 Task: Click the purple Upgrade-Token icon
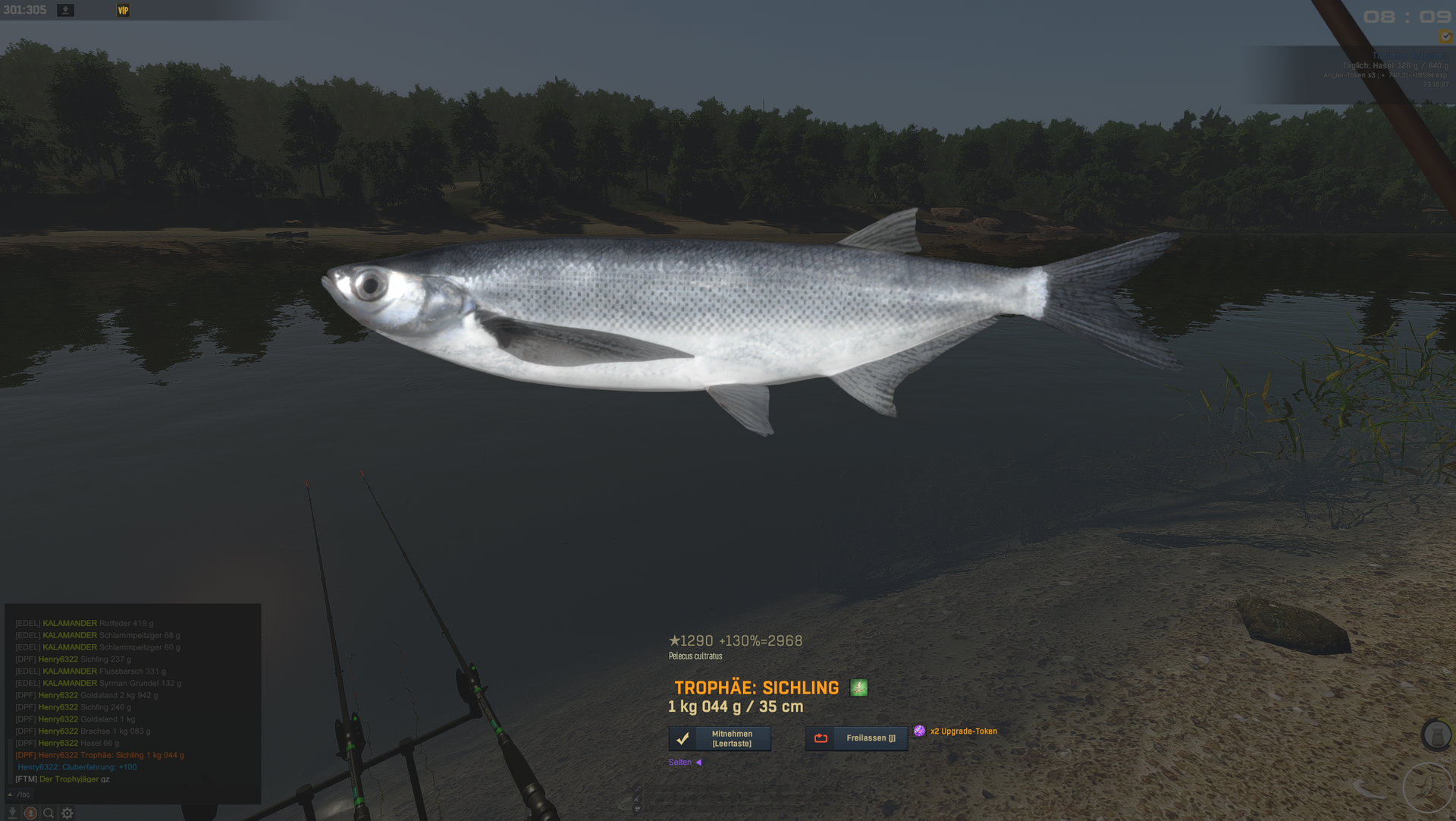pyautogui.click(x=919, y=731)
